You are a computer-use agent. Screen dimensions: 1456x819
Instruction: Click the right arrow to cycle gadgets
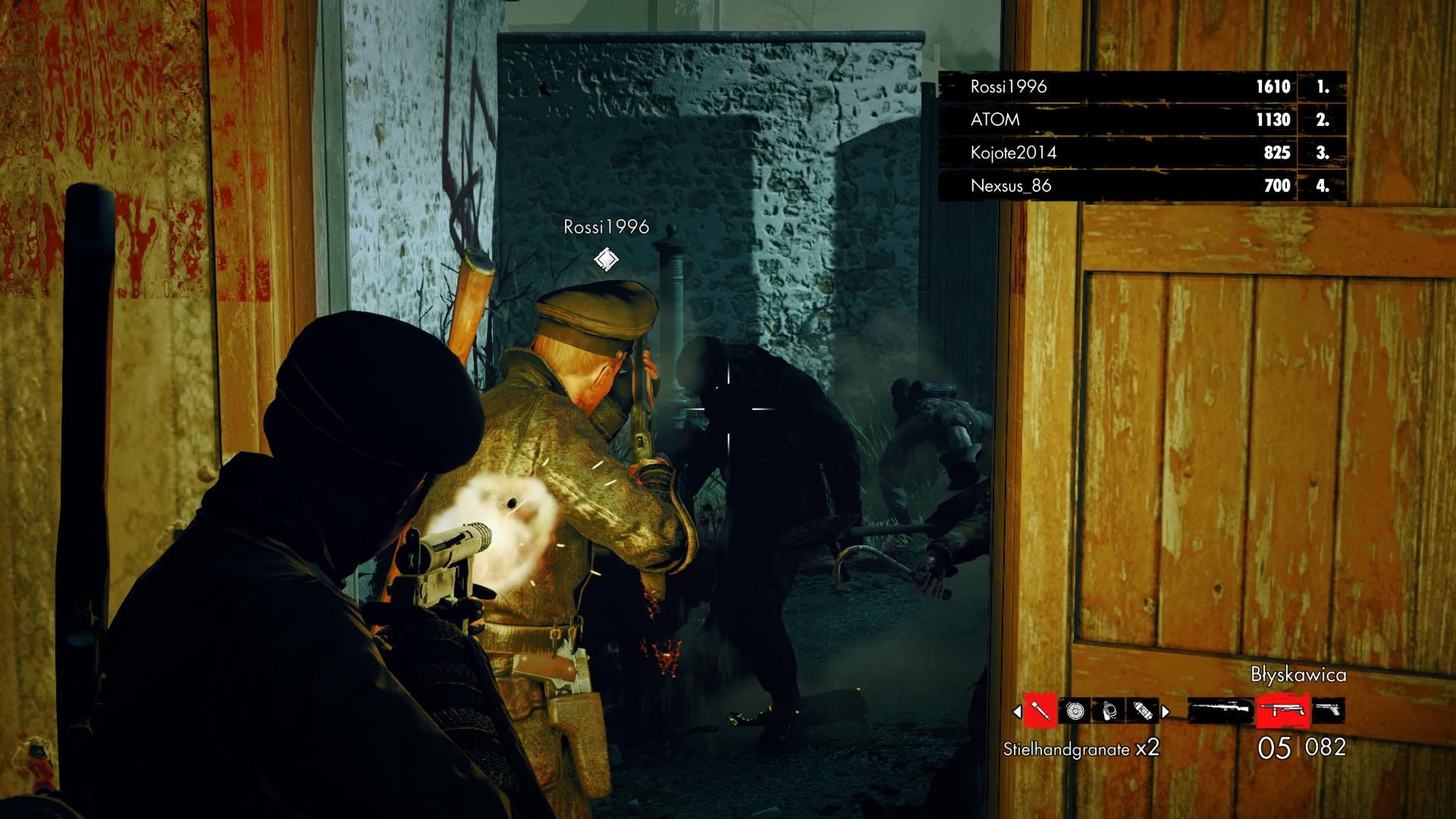coord(1165,711)
